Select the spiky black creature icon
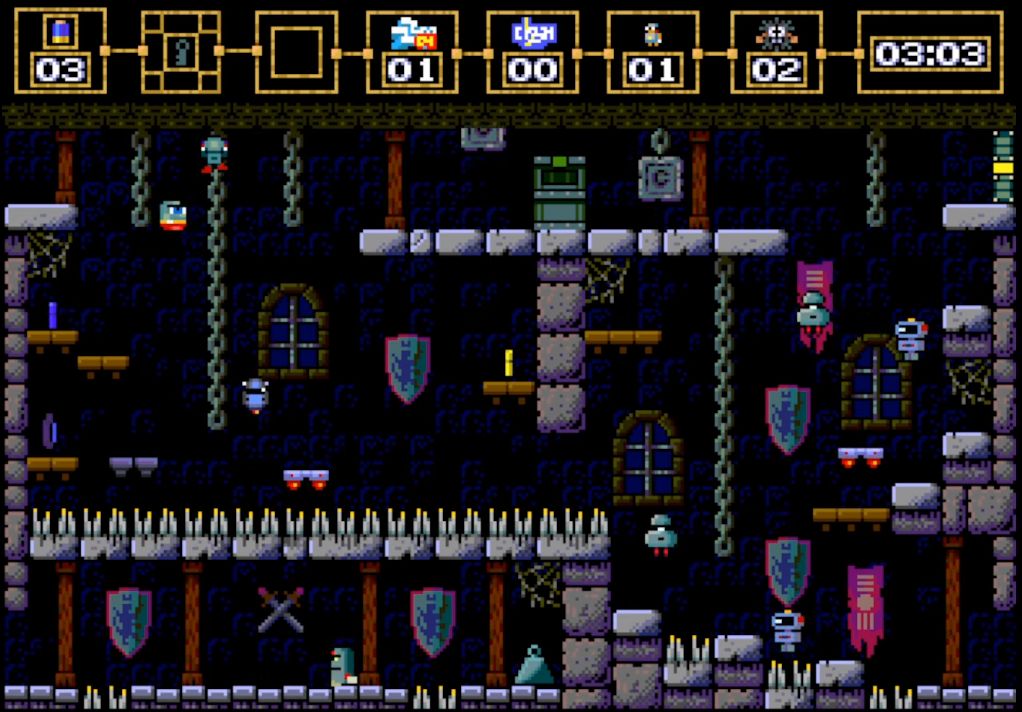Image resolution: width=1022 pixels, height=712 pixels. 777,34
